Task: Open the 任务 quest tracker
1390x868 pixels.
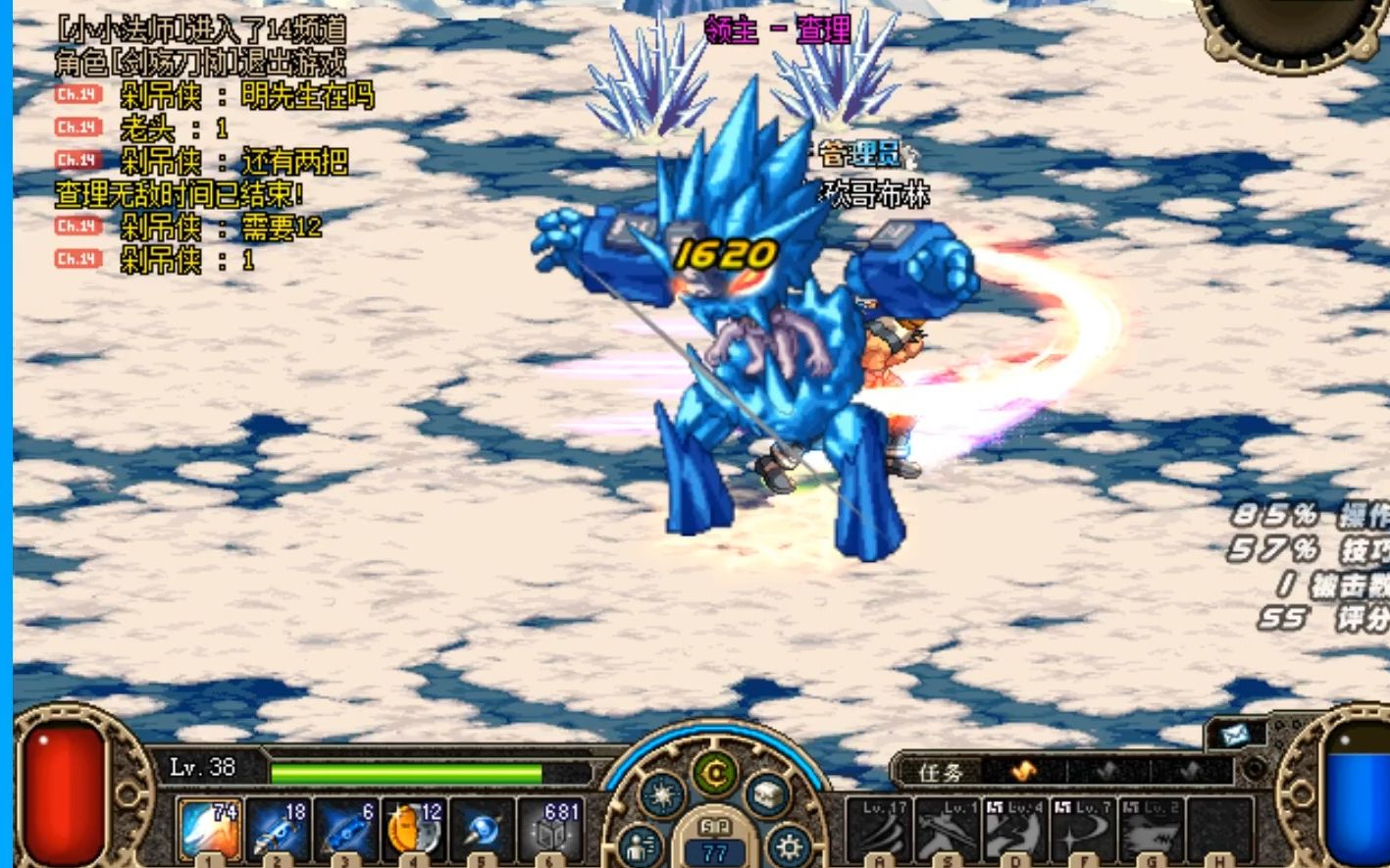Action: tap(942, 773)
